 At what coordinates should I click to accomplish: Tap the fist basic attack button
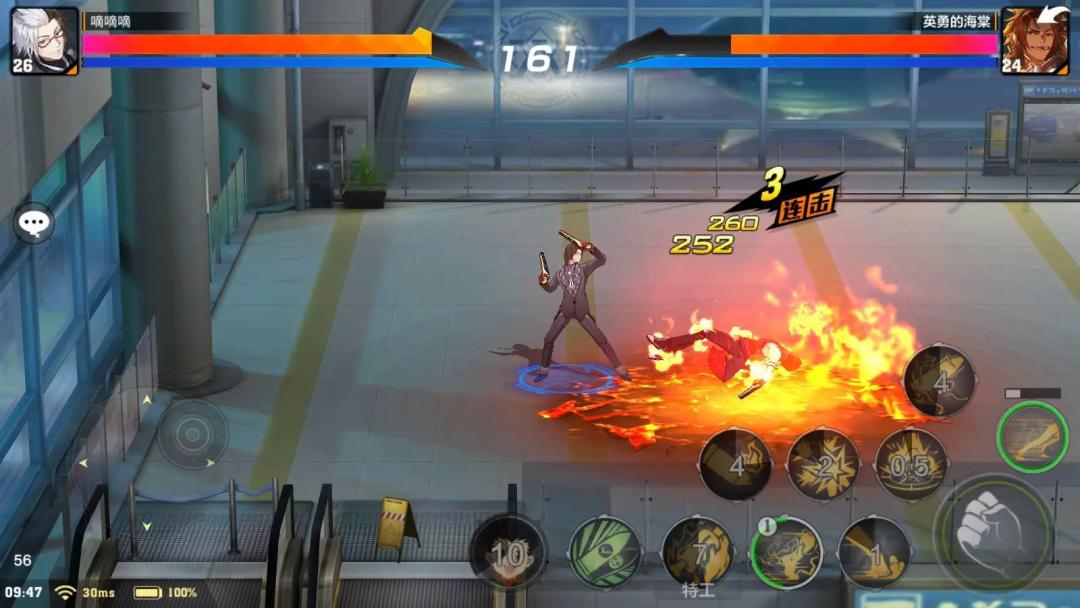click(x=992, y=533)
